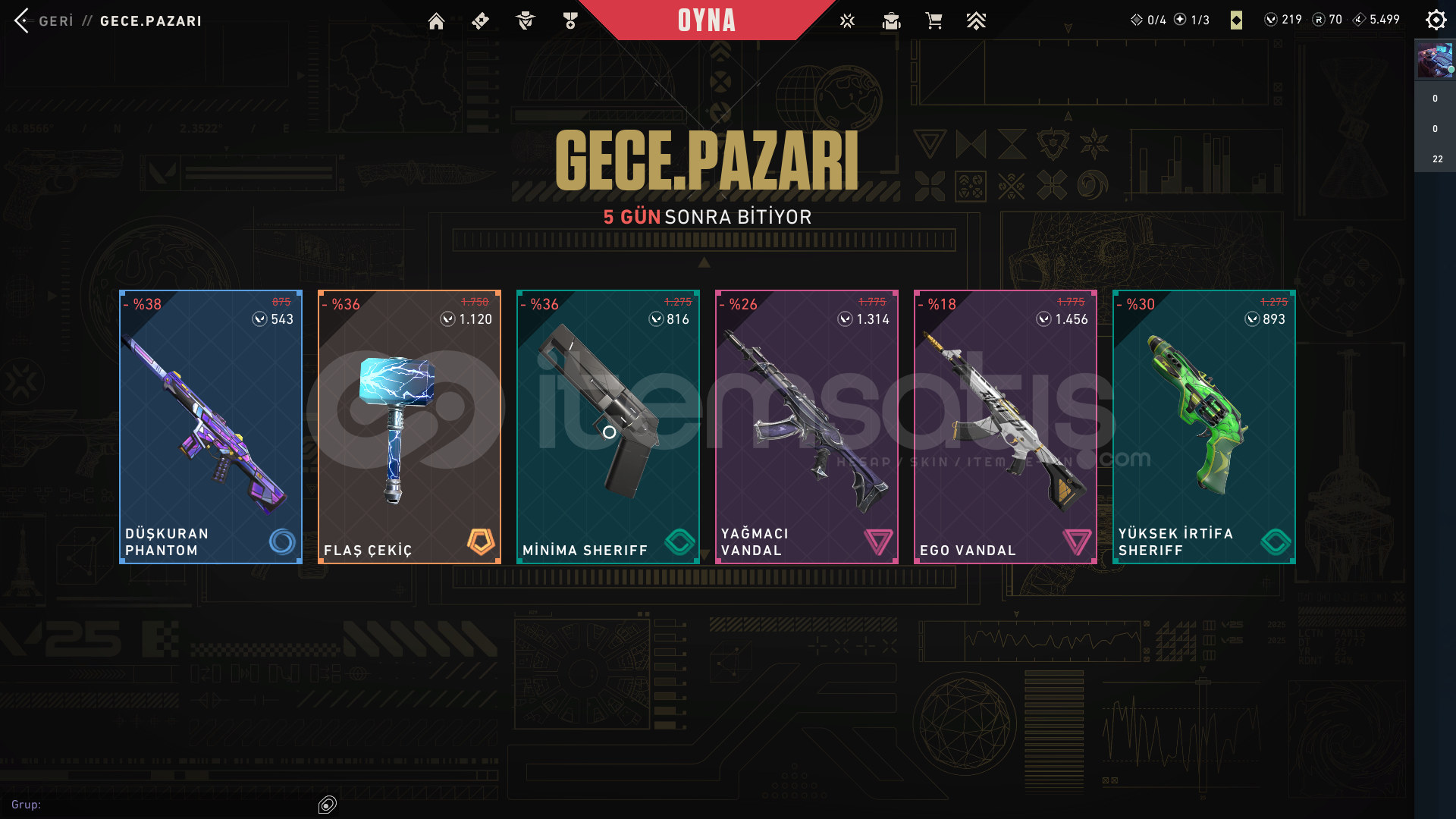Open the esports spark icon
Image resolution: width=1456 pixels, height=819 pixels.
pos(847,21)
